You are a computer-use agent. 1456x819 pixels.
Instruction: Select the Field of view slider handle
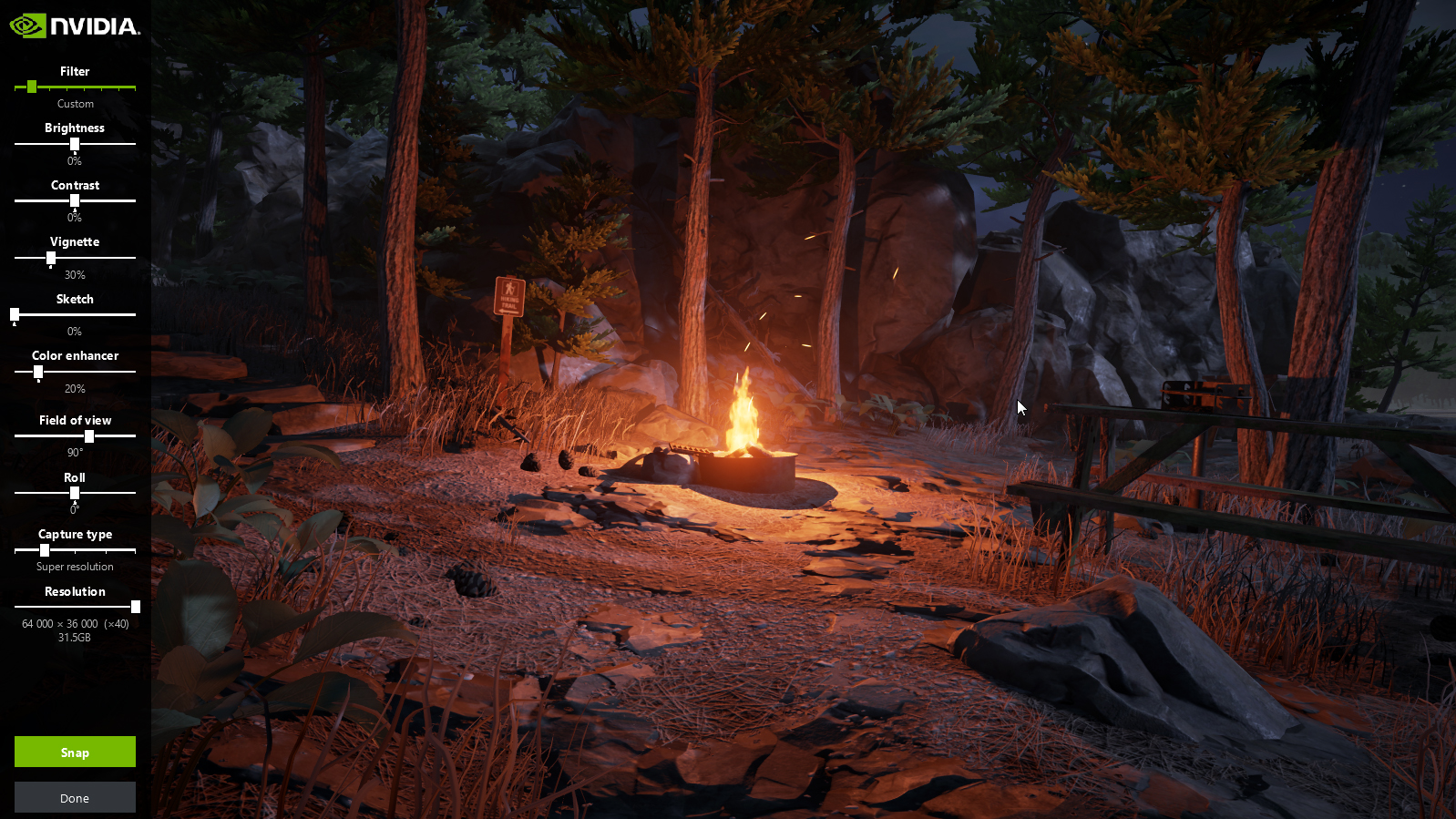[x=89, y=435]
